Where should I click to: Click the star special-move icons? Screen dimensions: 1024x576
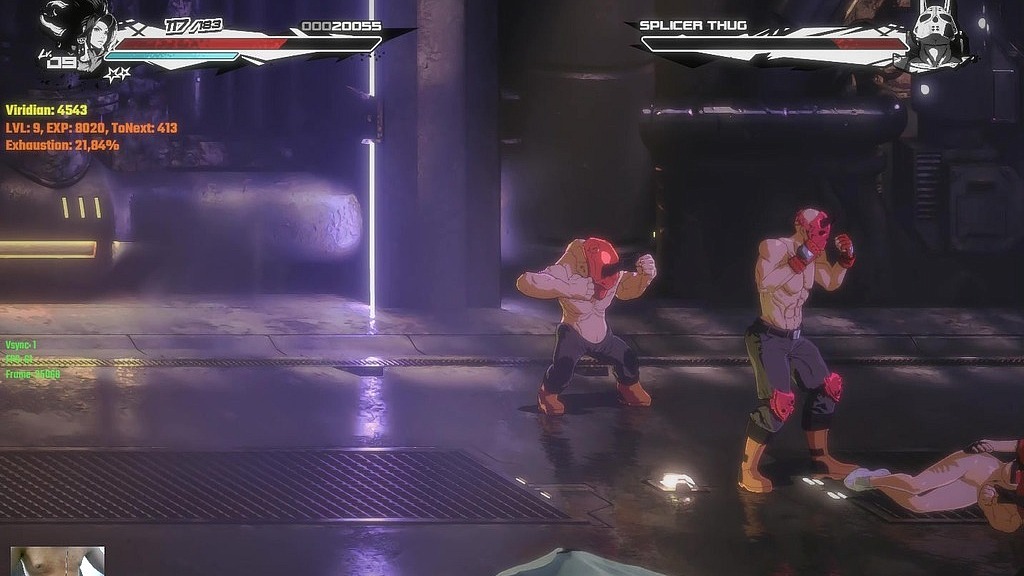(118, 74)
